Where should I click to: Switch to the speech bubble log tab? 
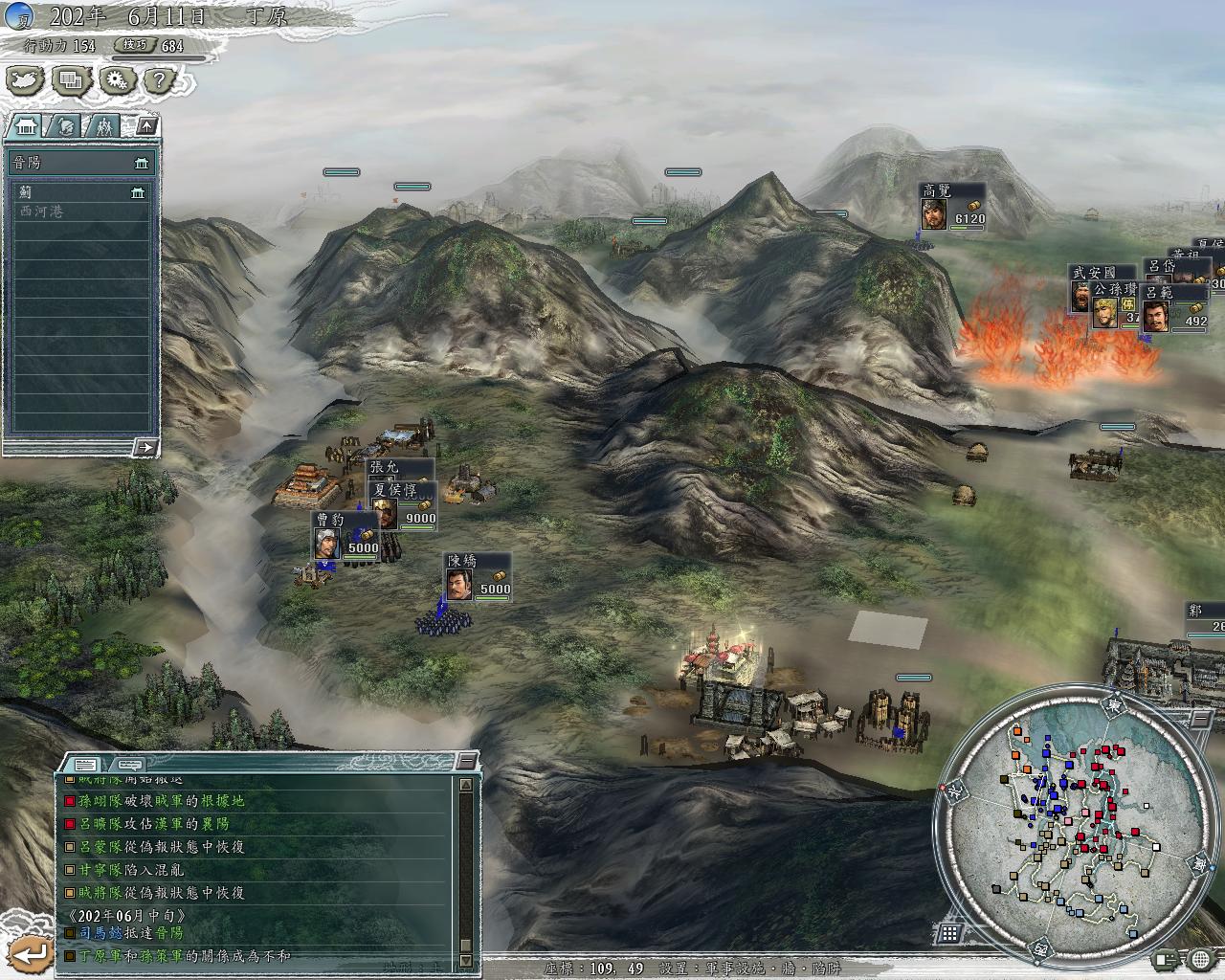click(127, 764)
